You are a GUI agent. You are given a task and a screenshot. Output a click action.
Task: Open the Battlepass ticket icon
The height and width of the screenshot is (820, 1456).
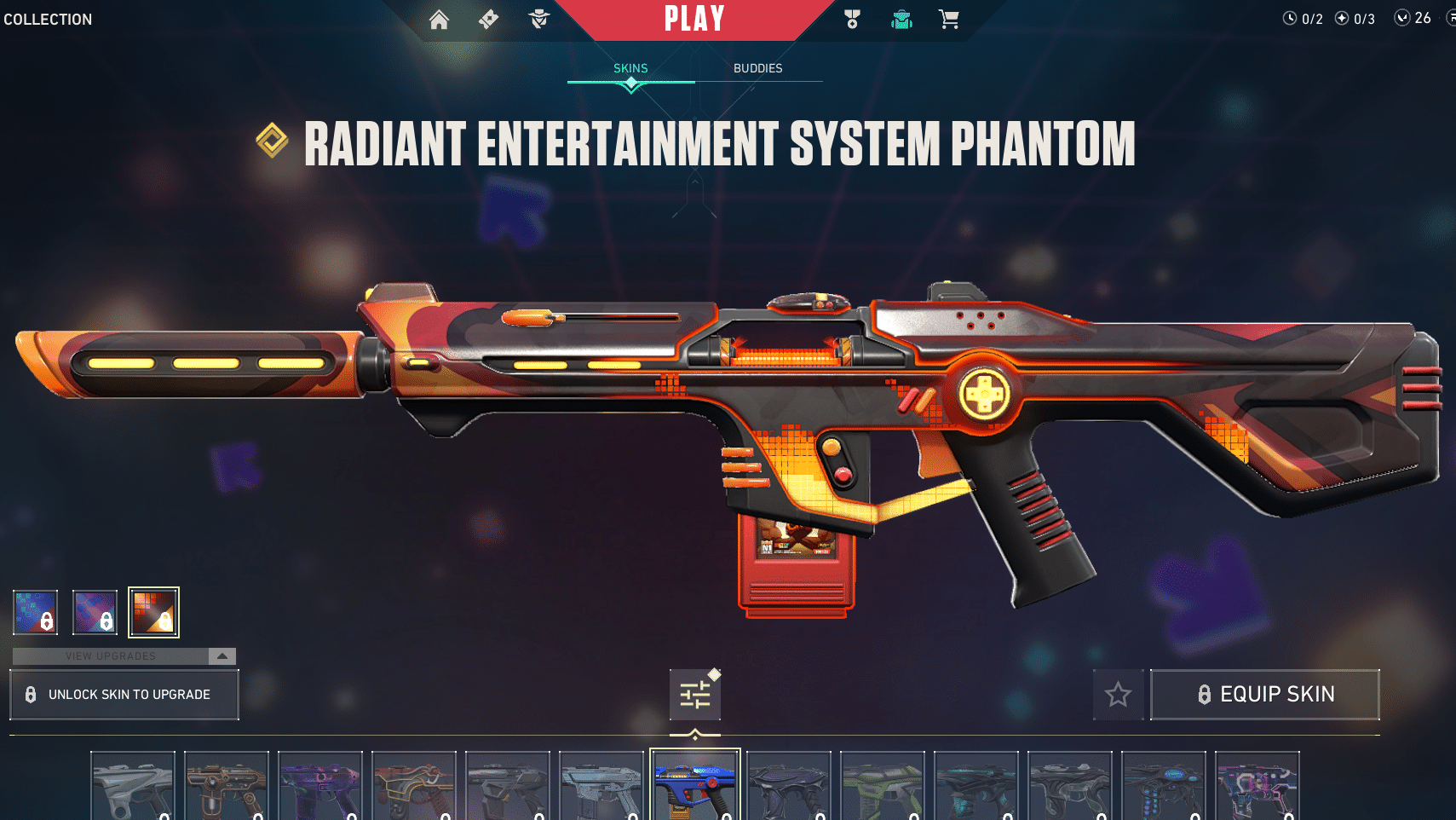(488, 19)
